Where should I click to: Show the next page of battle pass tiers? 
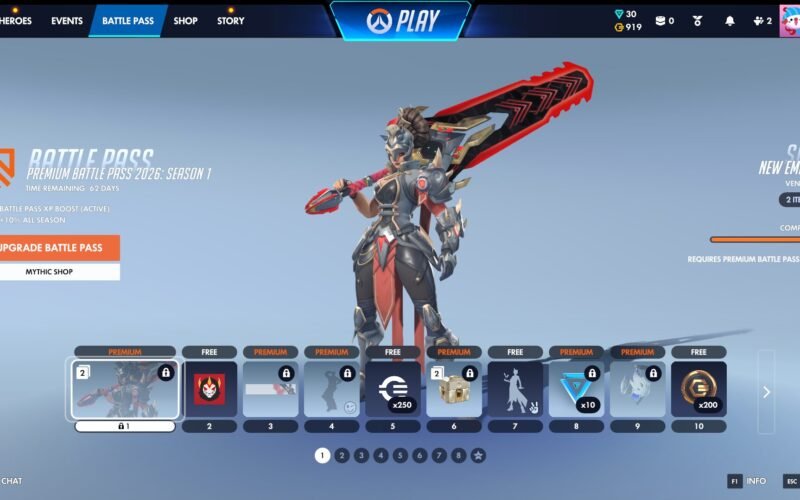pyautogui.click(x=766, y=392)
